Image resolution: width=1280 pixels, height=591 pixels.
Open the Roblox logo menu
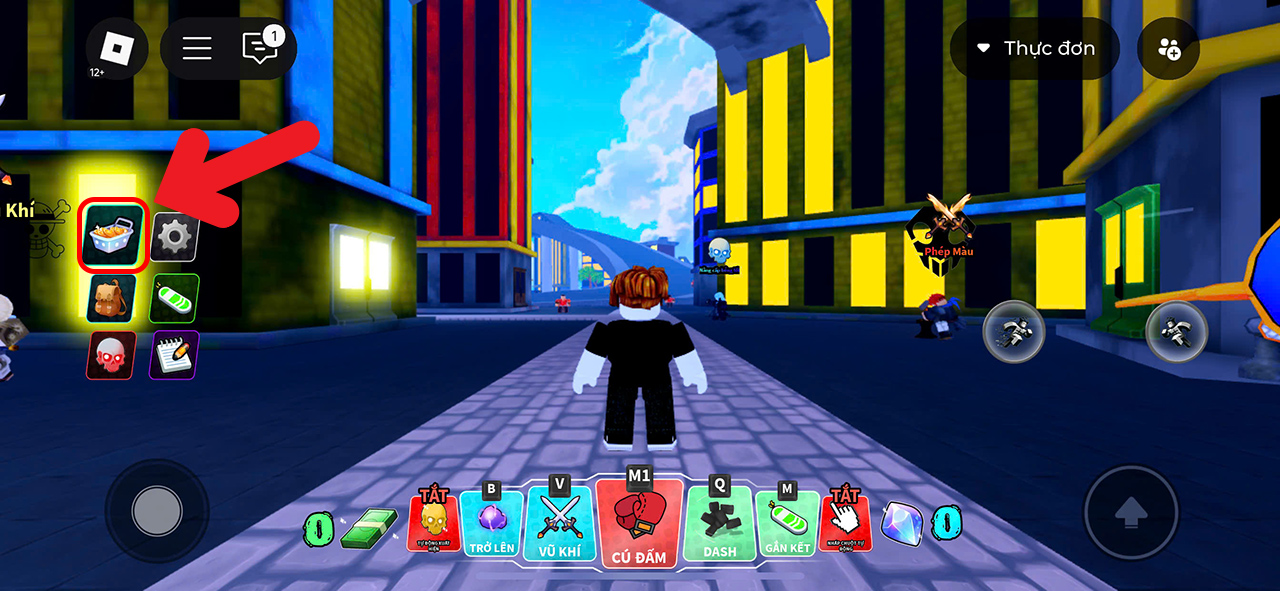point(117,48)
